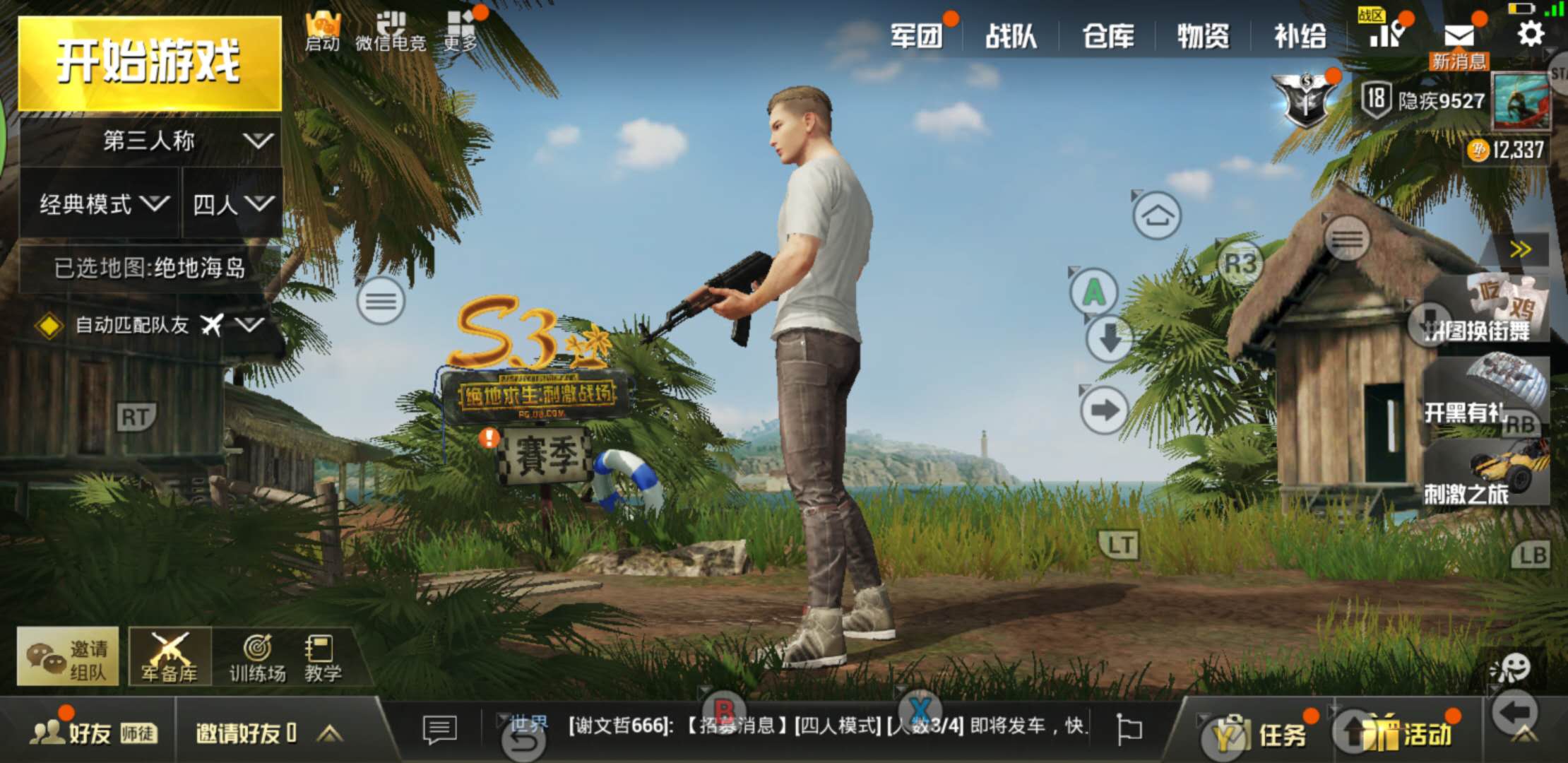This screenshot has width=1568, height=763.
Task: Toggle the 自动匹配队友 auto-match checkbox
Action: [x=47, y=326]
